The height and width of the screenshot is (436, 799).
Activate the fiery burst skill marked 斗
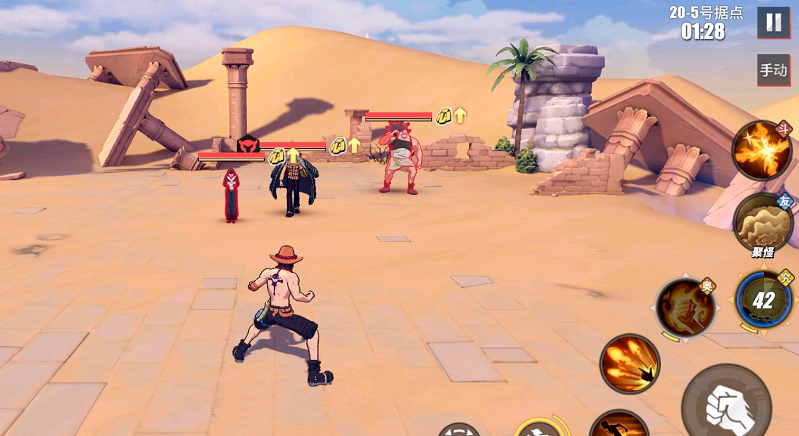click(x=762, y=149)
